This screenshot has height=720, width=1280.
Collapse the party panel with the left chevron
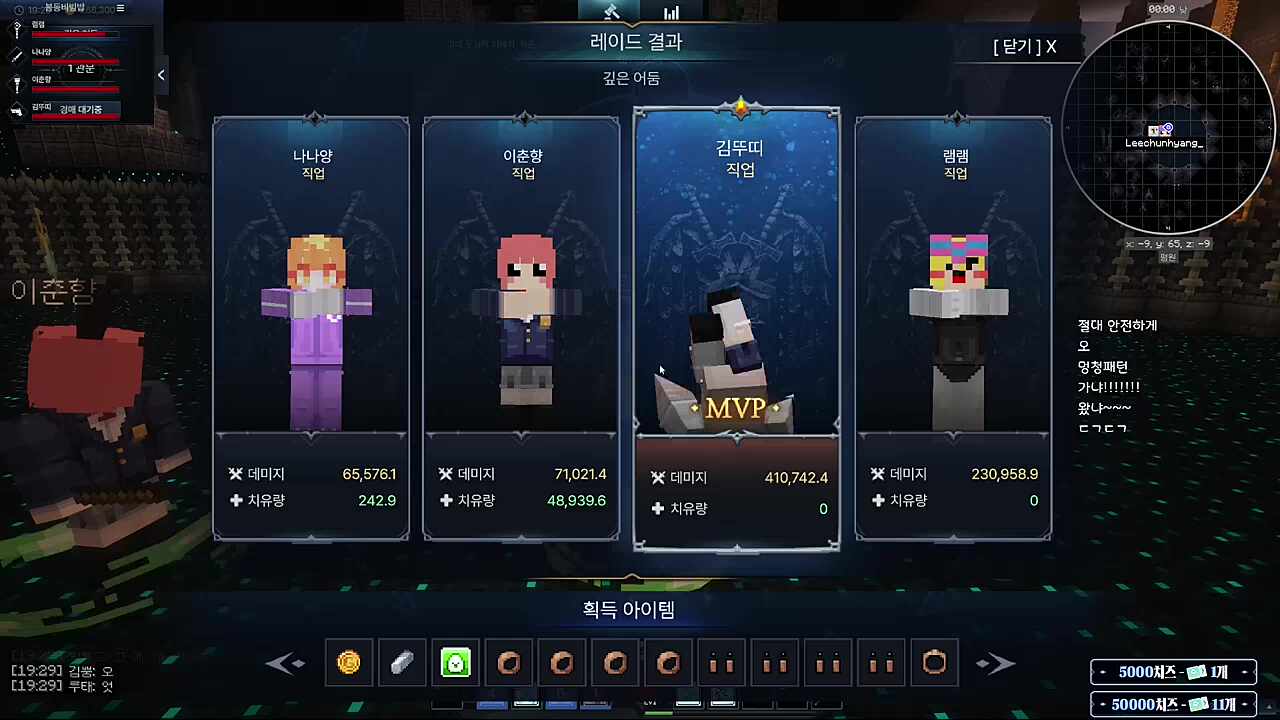click(161, 74)
